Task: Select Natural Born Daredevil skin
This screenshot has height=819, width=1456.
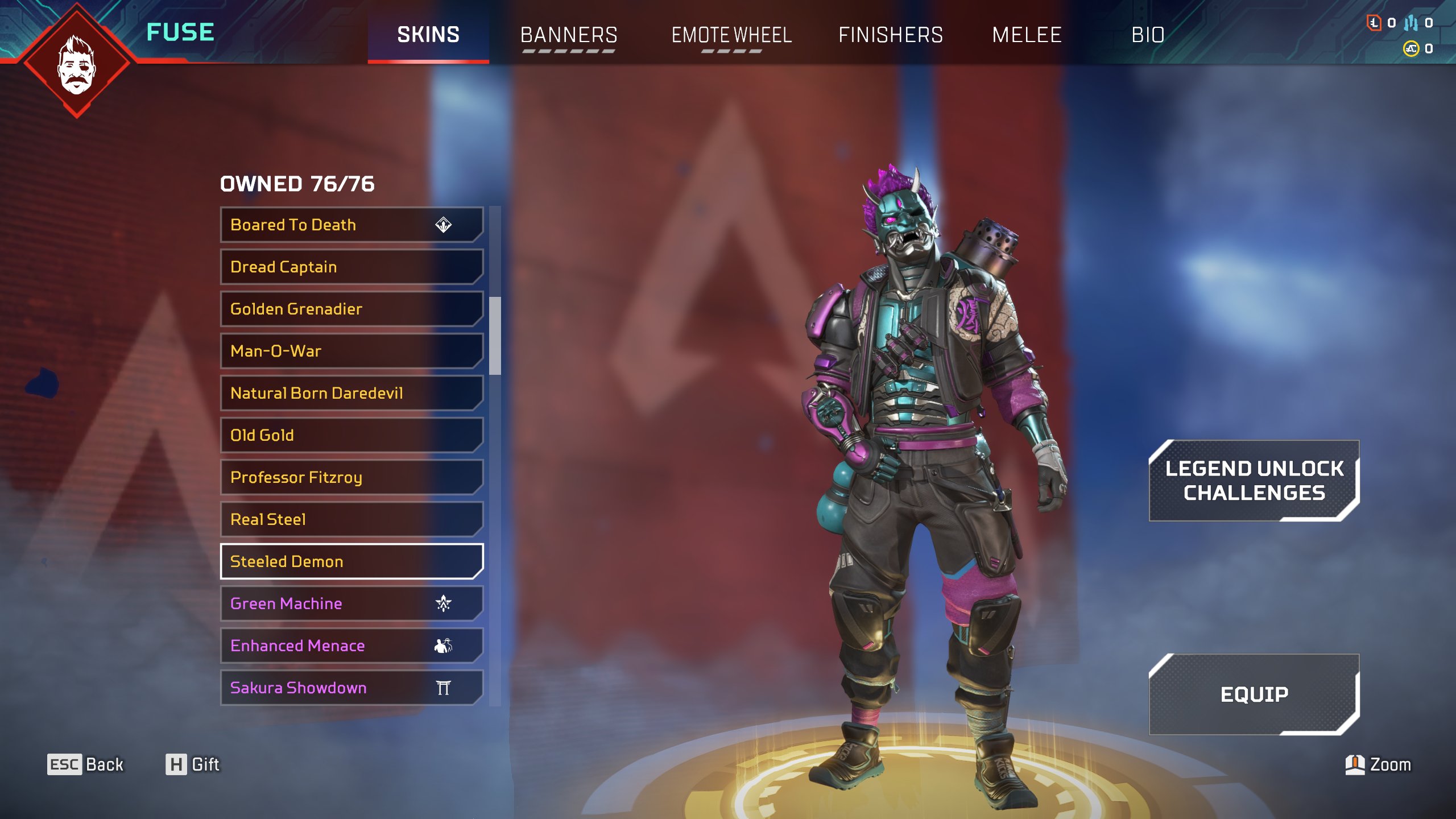Action: [x=351, y=393]
